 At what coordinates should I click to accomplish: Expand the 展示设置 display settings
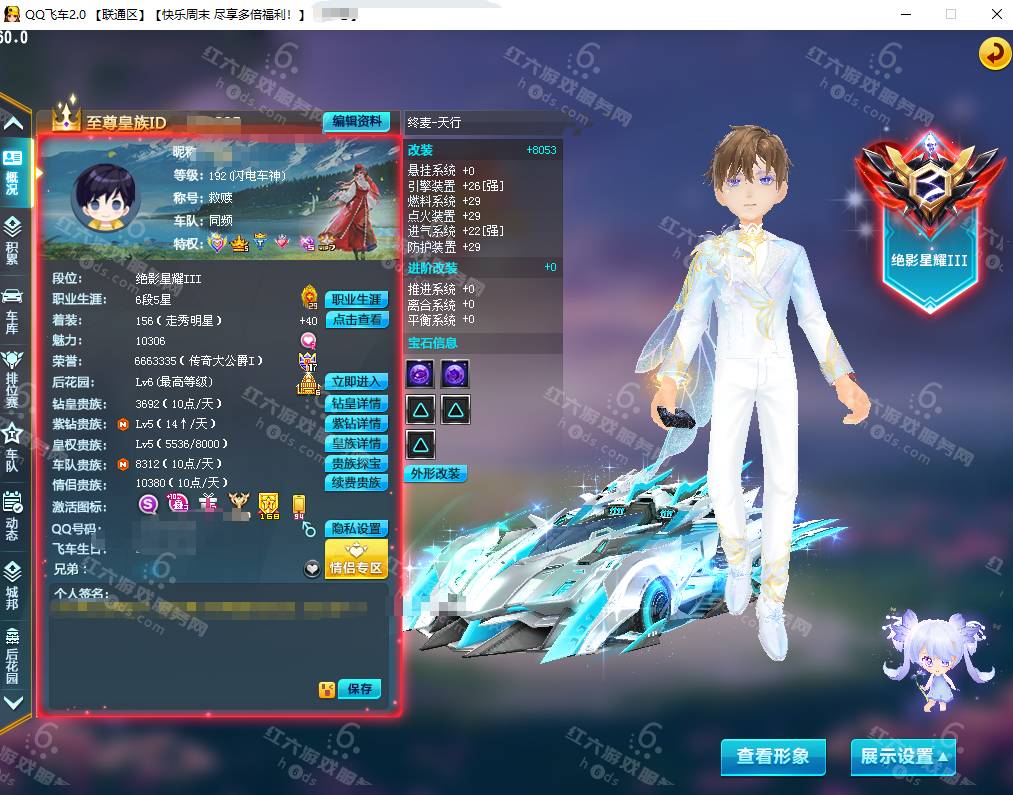[903, 757]
